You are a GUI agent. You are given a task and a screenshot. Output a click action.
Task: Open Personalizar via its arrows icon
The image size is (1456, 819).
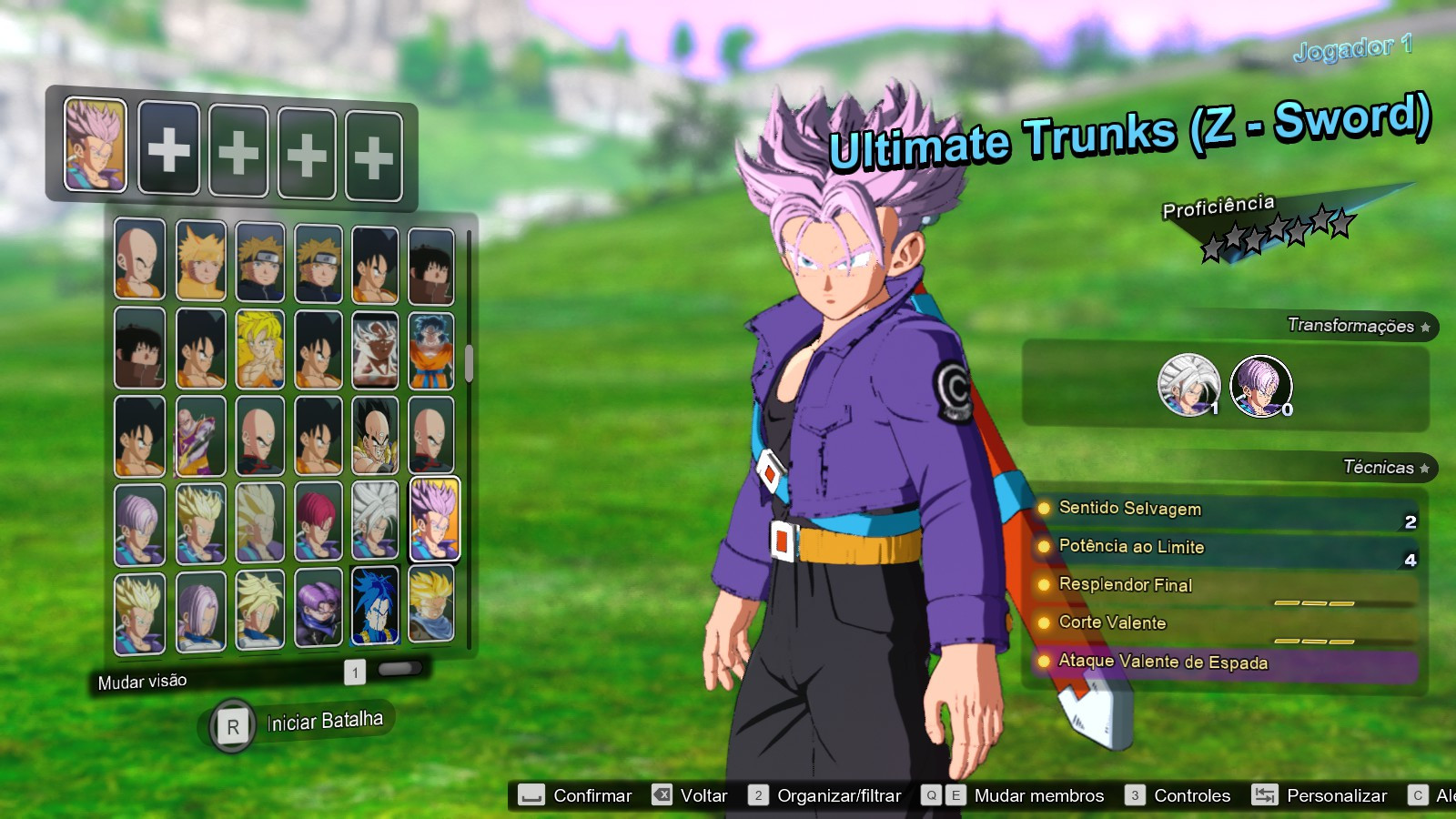[1265, 794]
